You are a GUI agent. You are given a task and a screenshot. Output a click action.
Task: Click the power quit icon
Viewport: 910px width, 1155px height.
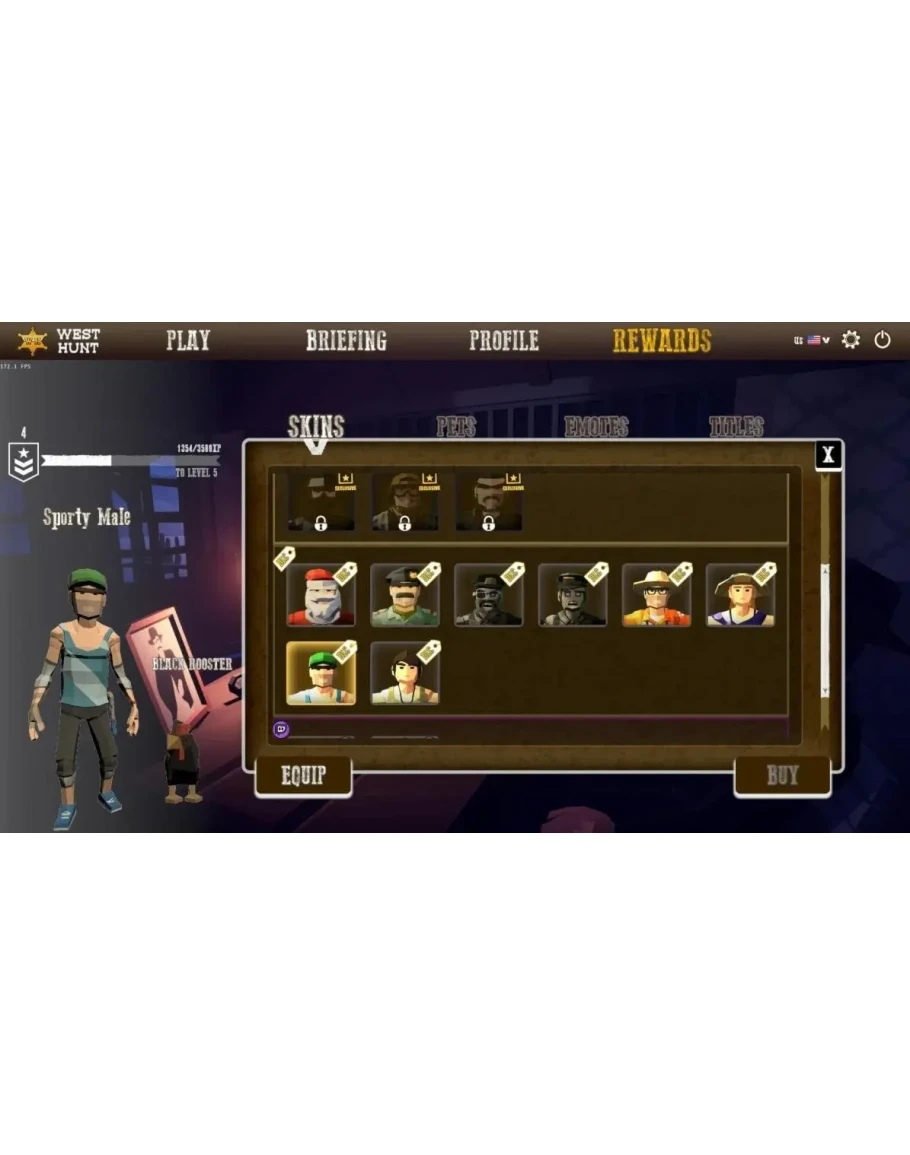(882, 340)
